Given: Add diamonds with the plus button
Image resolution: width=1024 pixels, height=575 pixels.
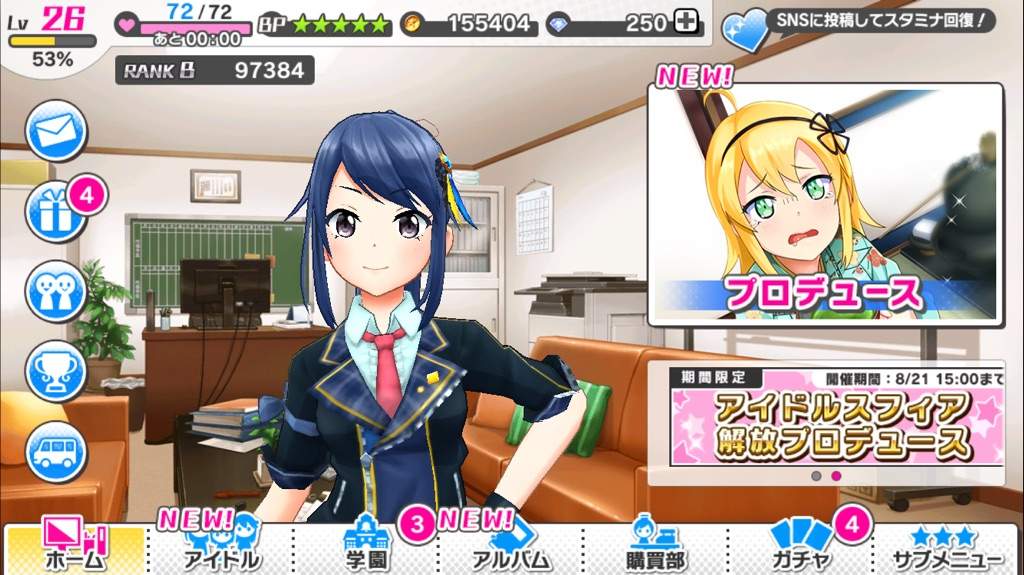Looking at the screenshot, I should pyautogui.click(x=684, y=22).
